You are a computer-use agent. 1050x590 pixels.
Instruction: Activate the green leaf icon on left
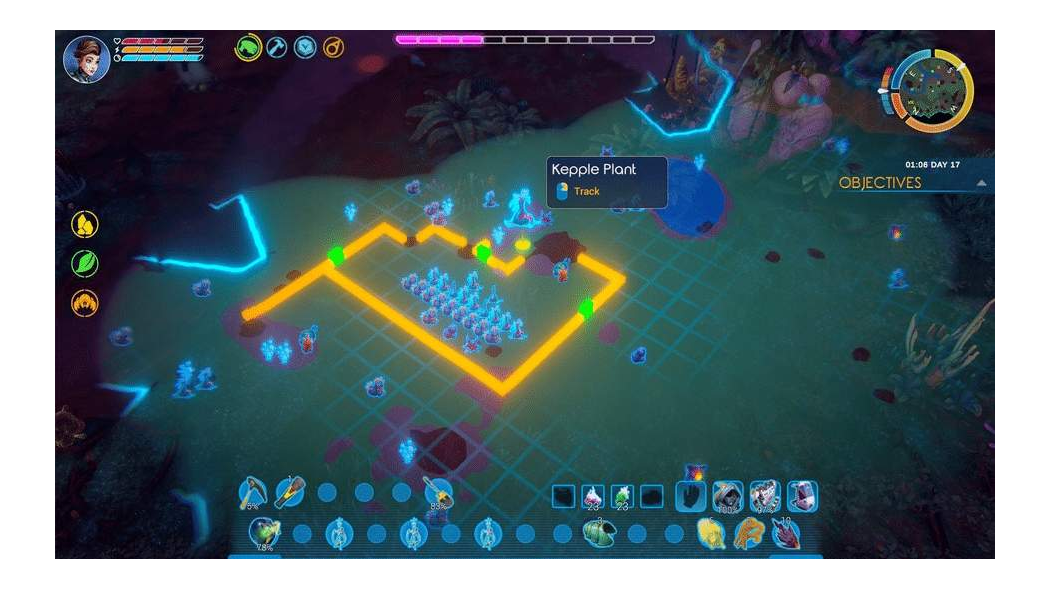point(85,263)
